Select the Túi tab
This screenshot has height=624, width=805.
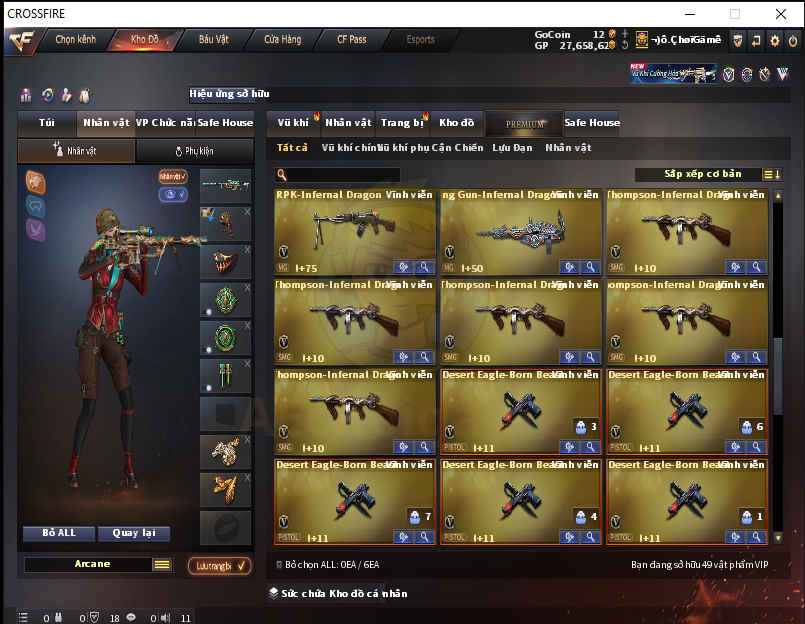click(x=47, y=123)
